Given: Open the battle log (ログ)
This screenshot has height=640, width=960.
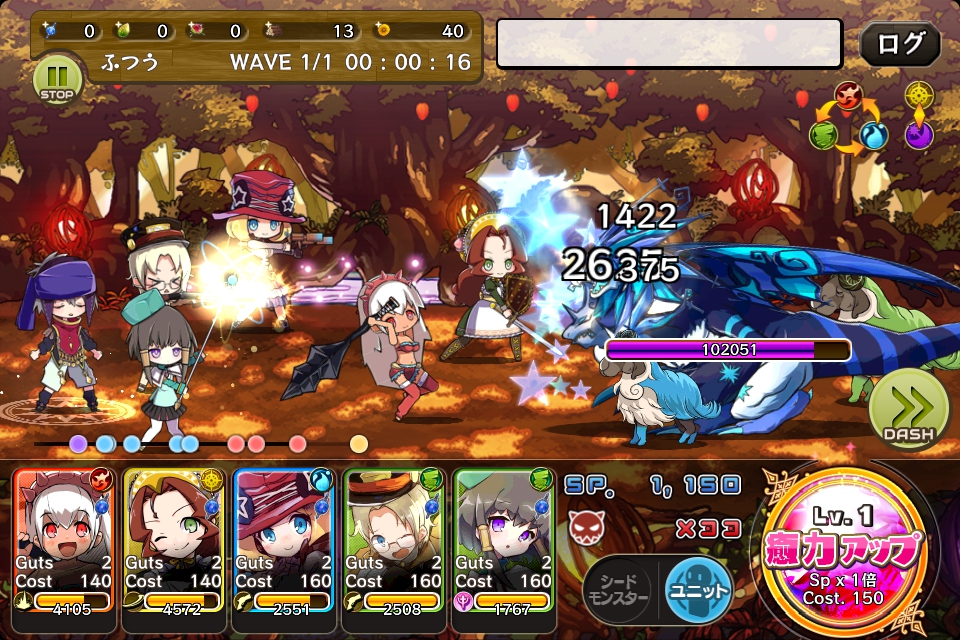Looking at the screenshot, I should (900, 44).
